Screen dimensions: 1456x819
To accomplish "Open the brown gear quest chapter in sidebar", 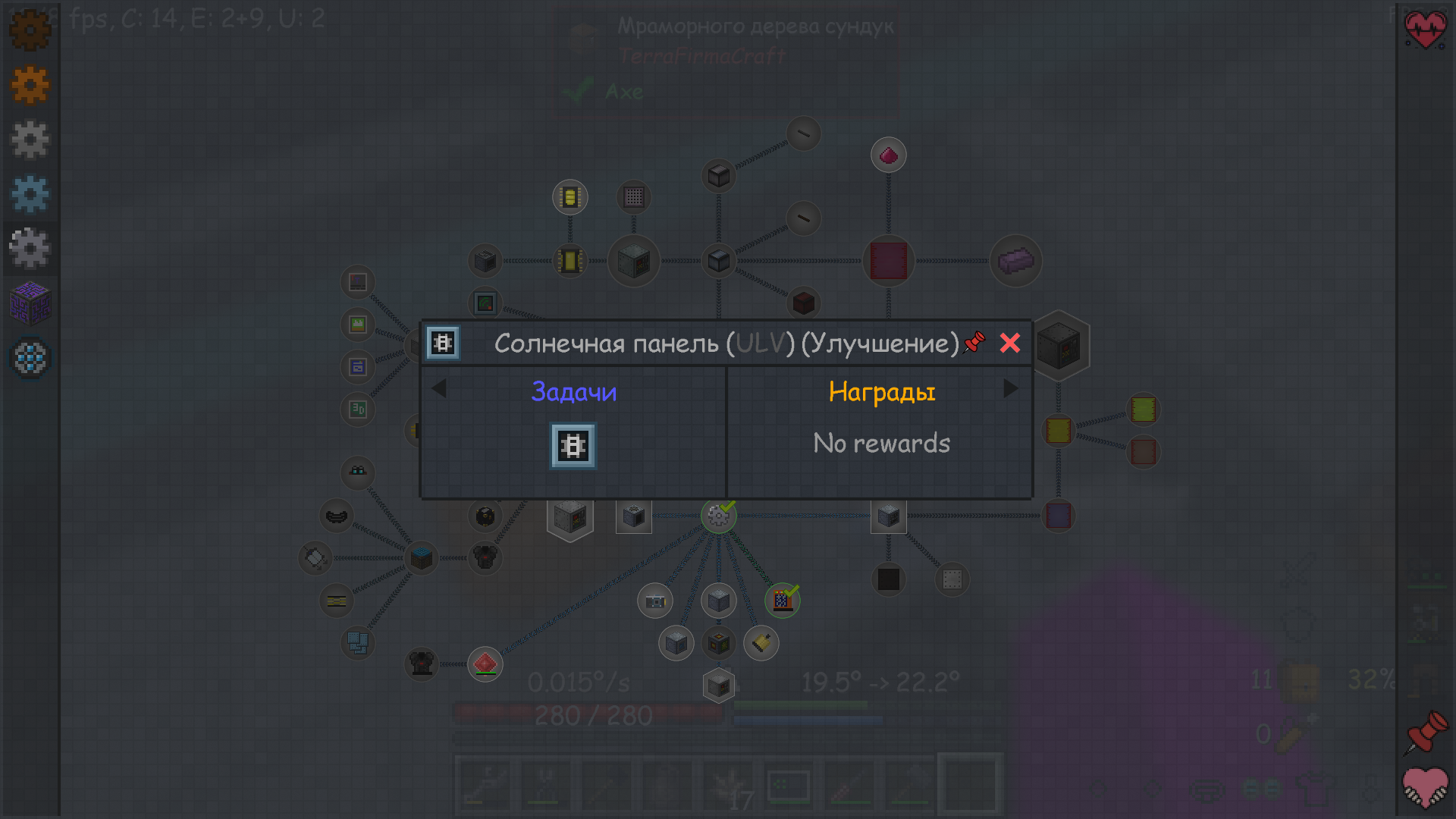I will click(30, 30).
